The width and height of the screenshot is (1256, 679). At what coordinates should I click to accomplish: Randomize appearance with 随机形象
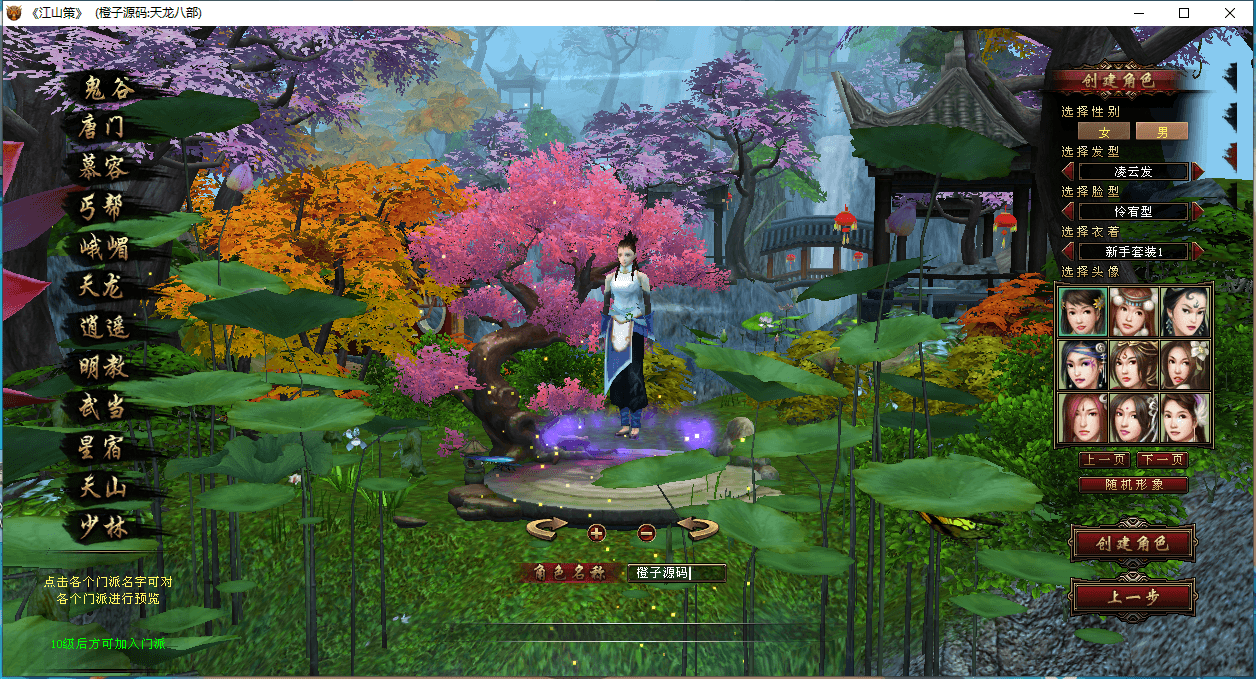coord(1133,485)
